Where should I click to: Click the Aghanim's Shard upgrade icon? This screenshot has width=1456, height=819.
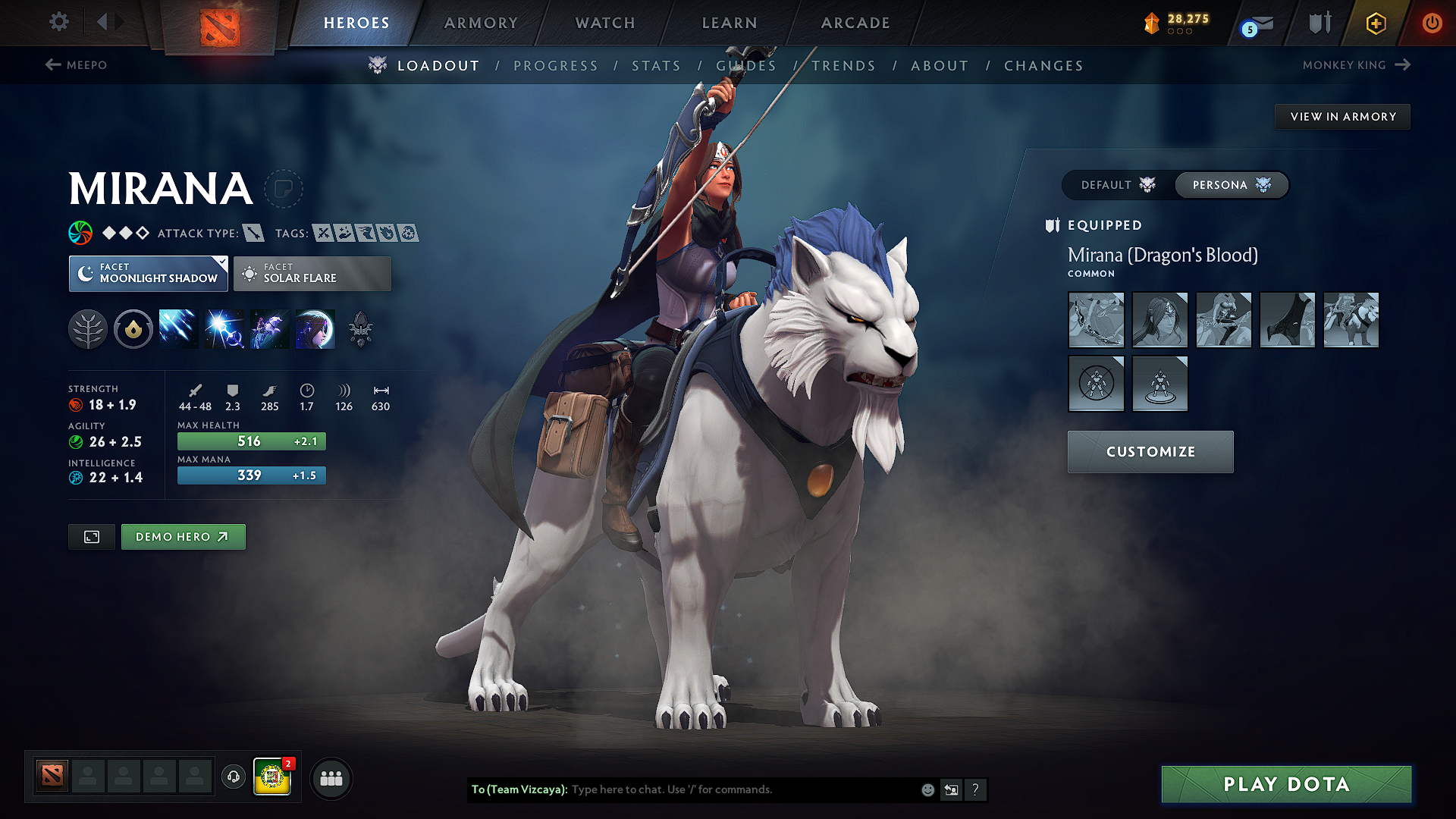pyautogui.click(x=362, y=328)
